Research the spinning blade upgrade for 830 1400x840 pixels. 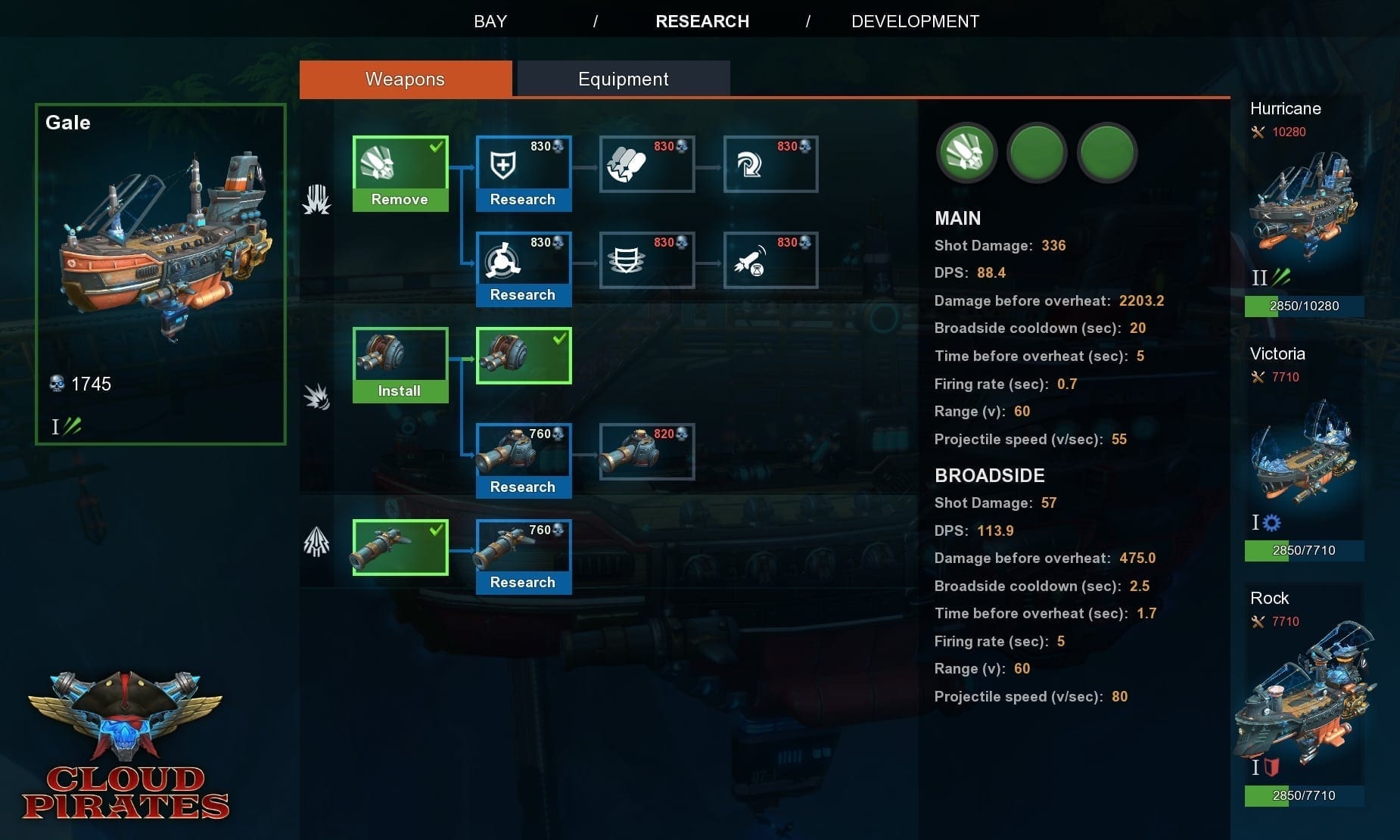coord(523,295)
